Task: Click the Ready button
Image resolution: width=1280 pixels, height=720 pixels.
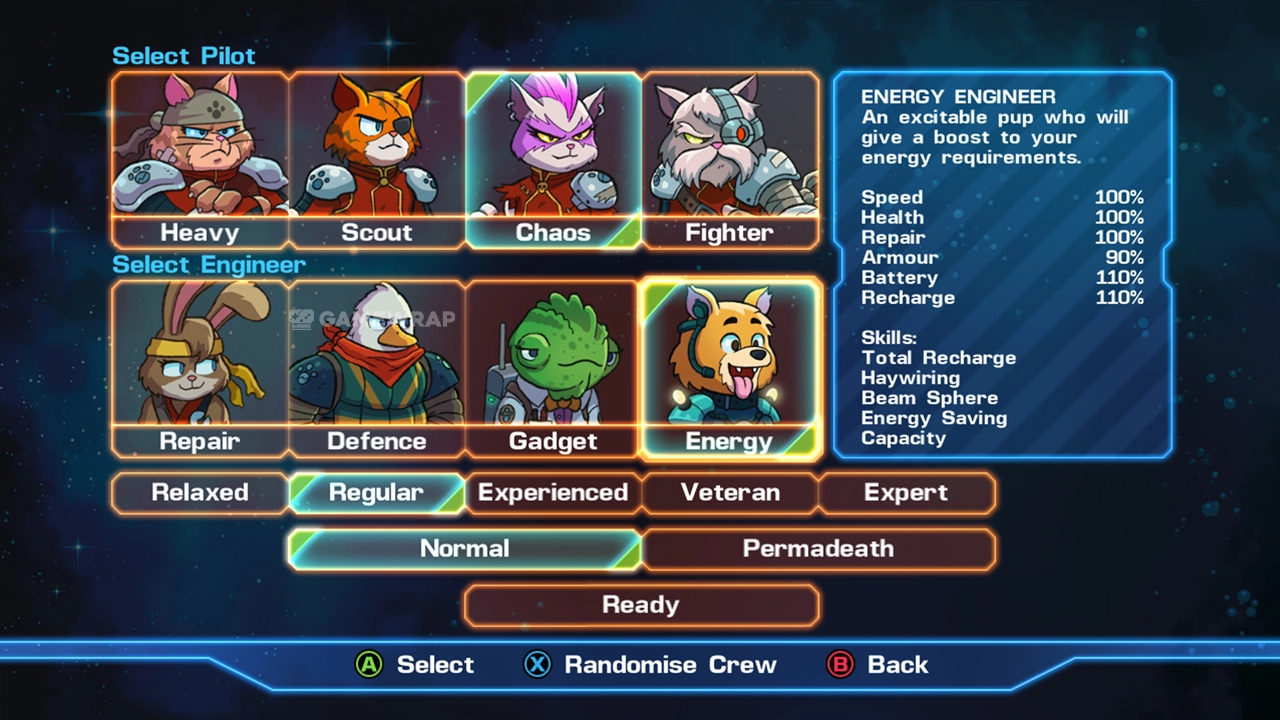Action: coord(641,605)
